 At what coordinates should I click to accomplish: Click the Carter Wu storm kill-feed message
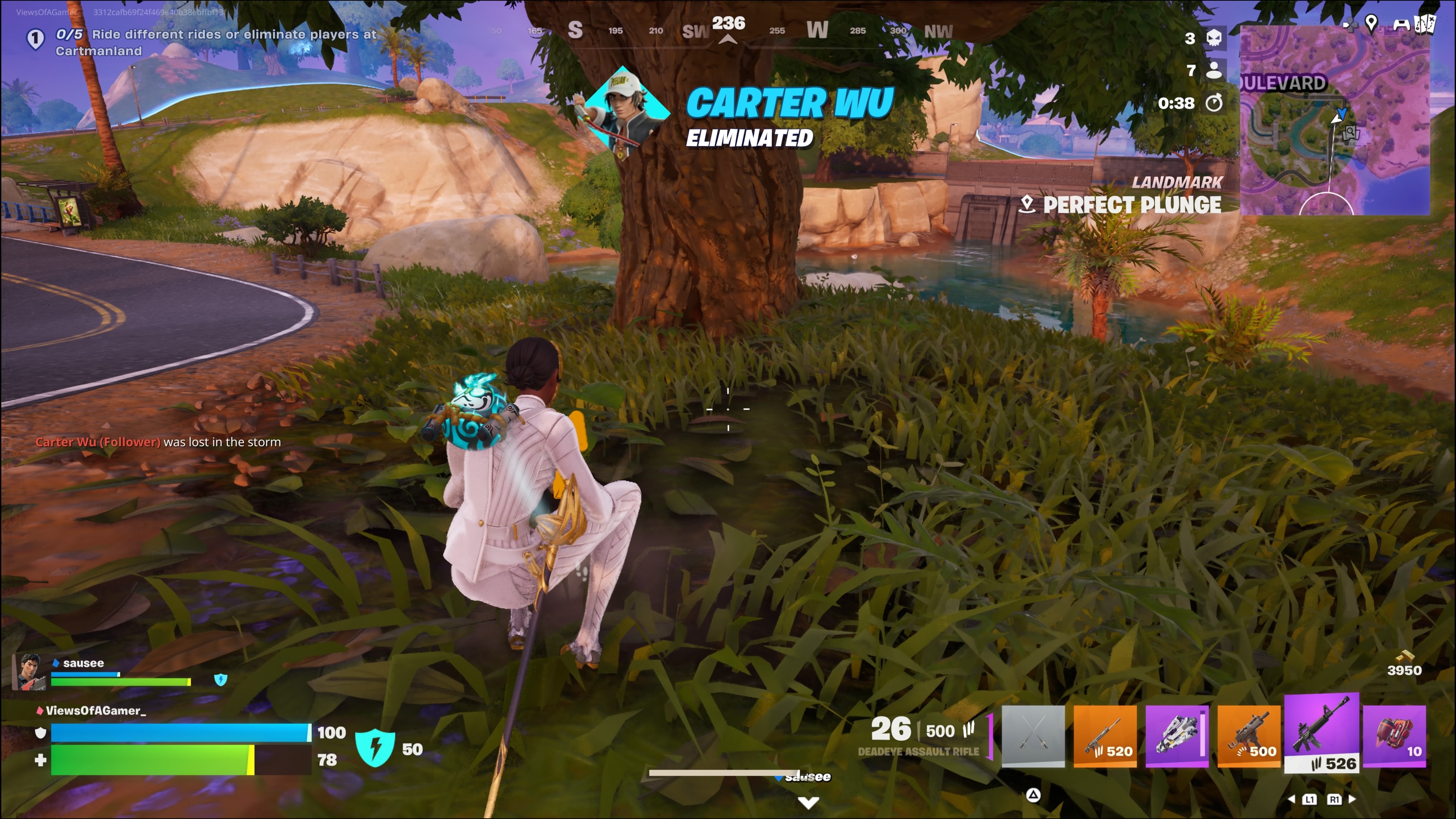(x=158, y=442)
